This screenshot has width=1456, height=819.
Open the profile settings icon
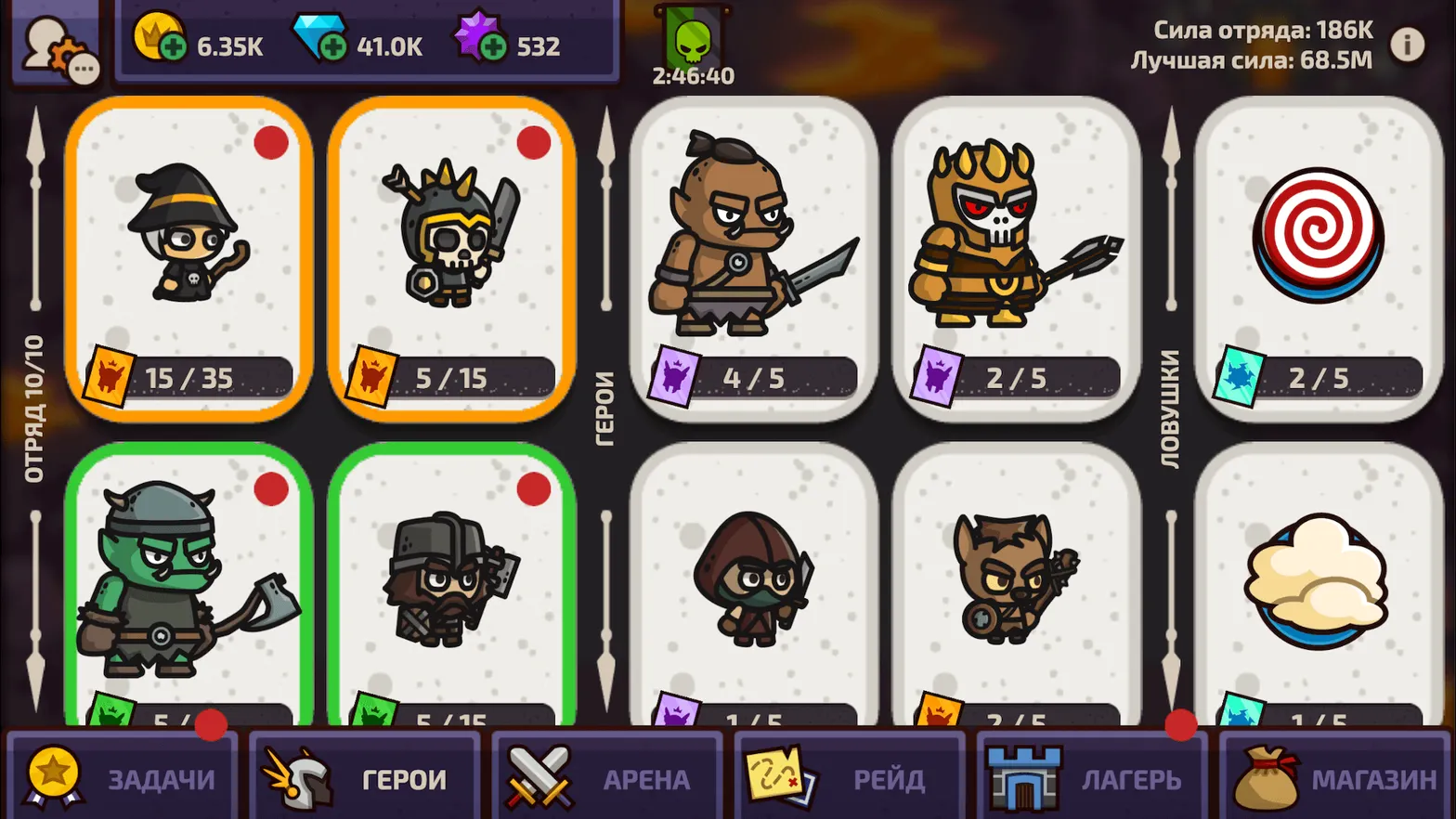point(58,46)
